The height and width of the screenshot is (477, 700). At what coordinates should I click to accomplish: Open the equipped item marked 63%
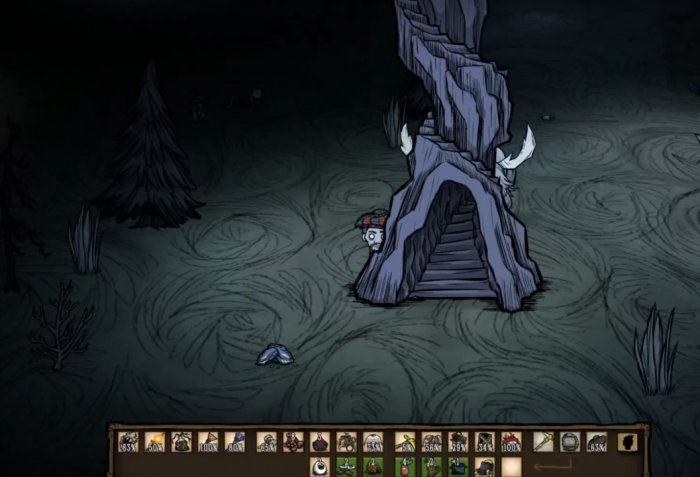tap(596, 442)
